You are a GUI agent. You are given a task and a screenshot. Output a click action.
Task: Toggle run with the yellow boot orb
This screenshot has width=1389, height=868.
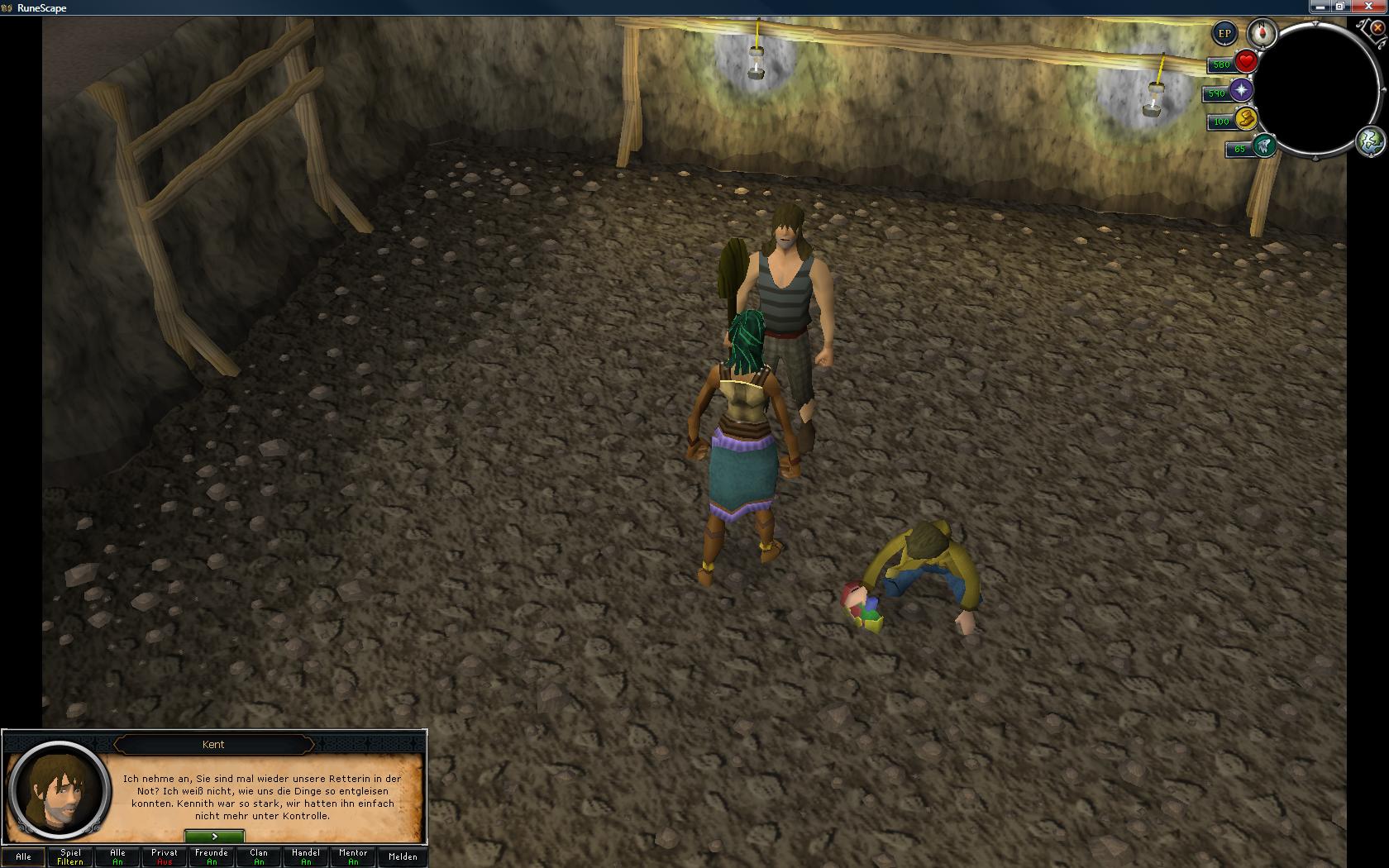coord(1246,119)
